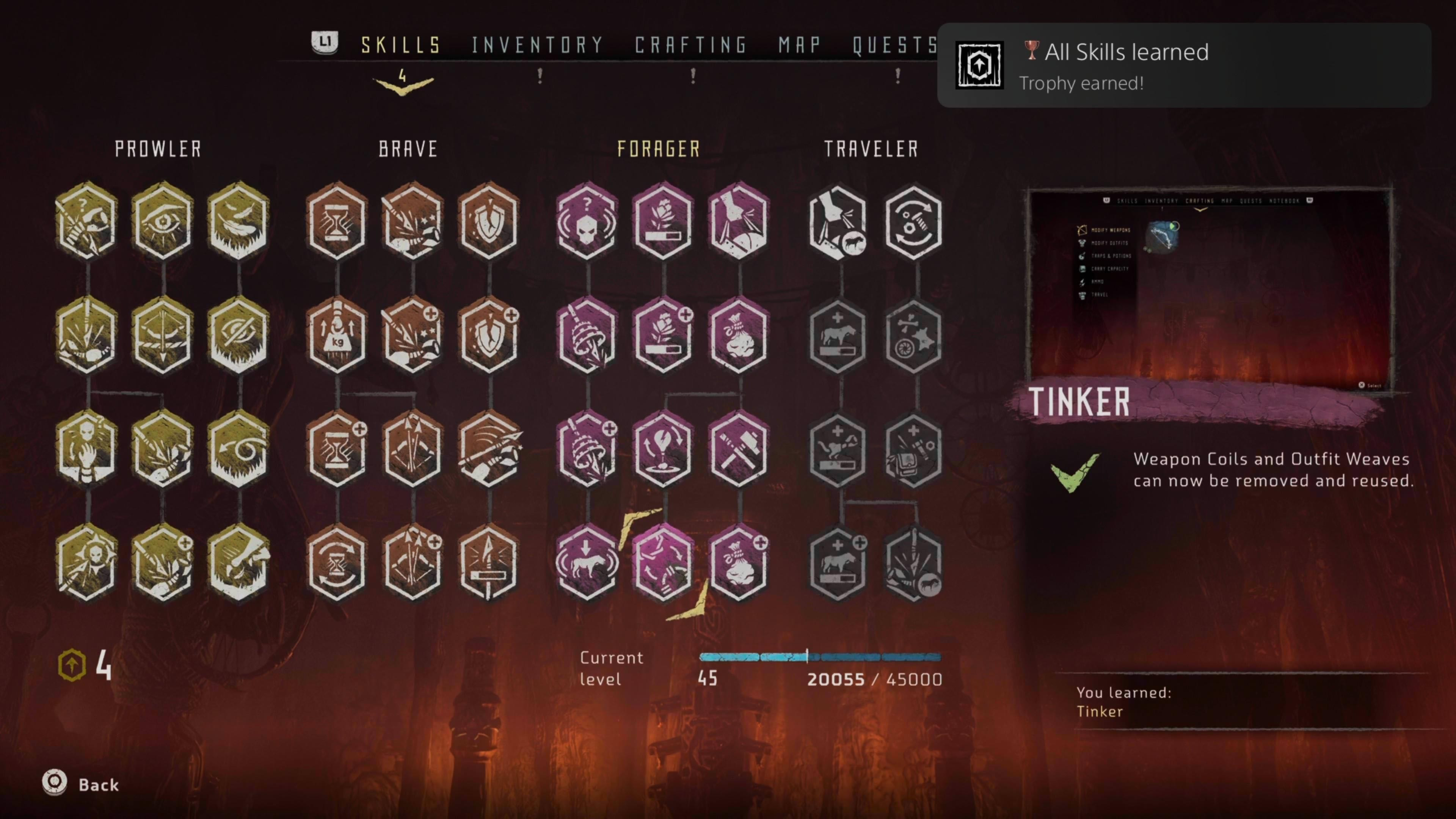1456x819 pixels.
Task: Select the eye skill in Prowler tree
Action: [x=163, y=221]
